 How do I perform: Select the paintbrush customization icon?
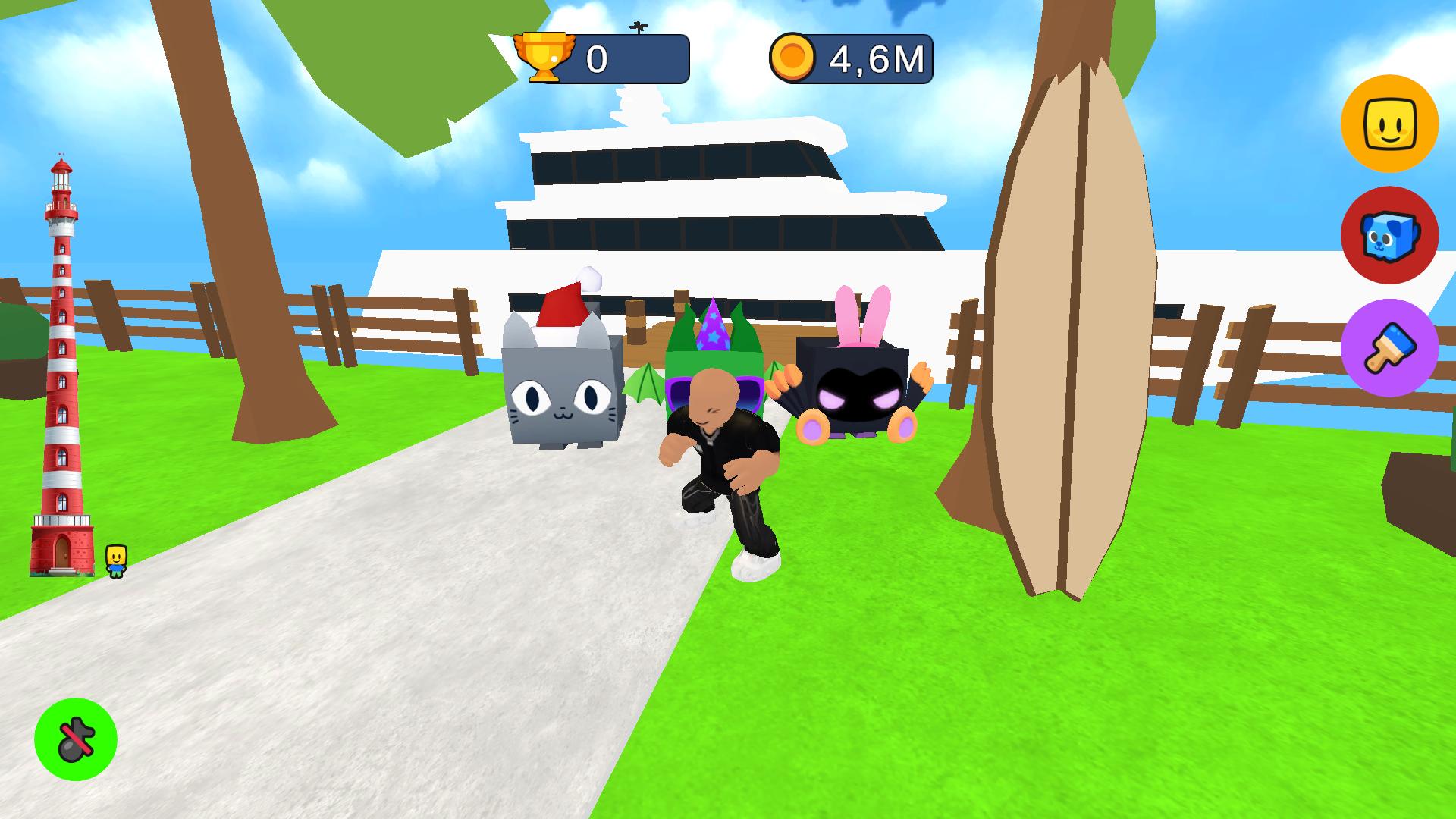(x=1390, y=347)
